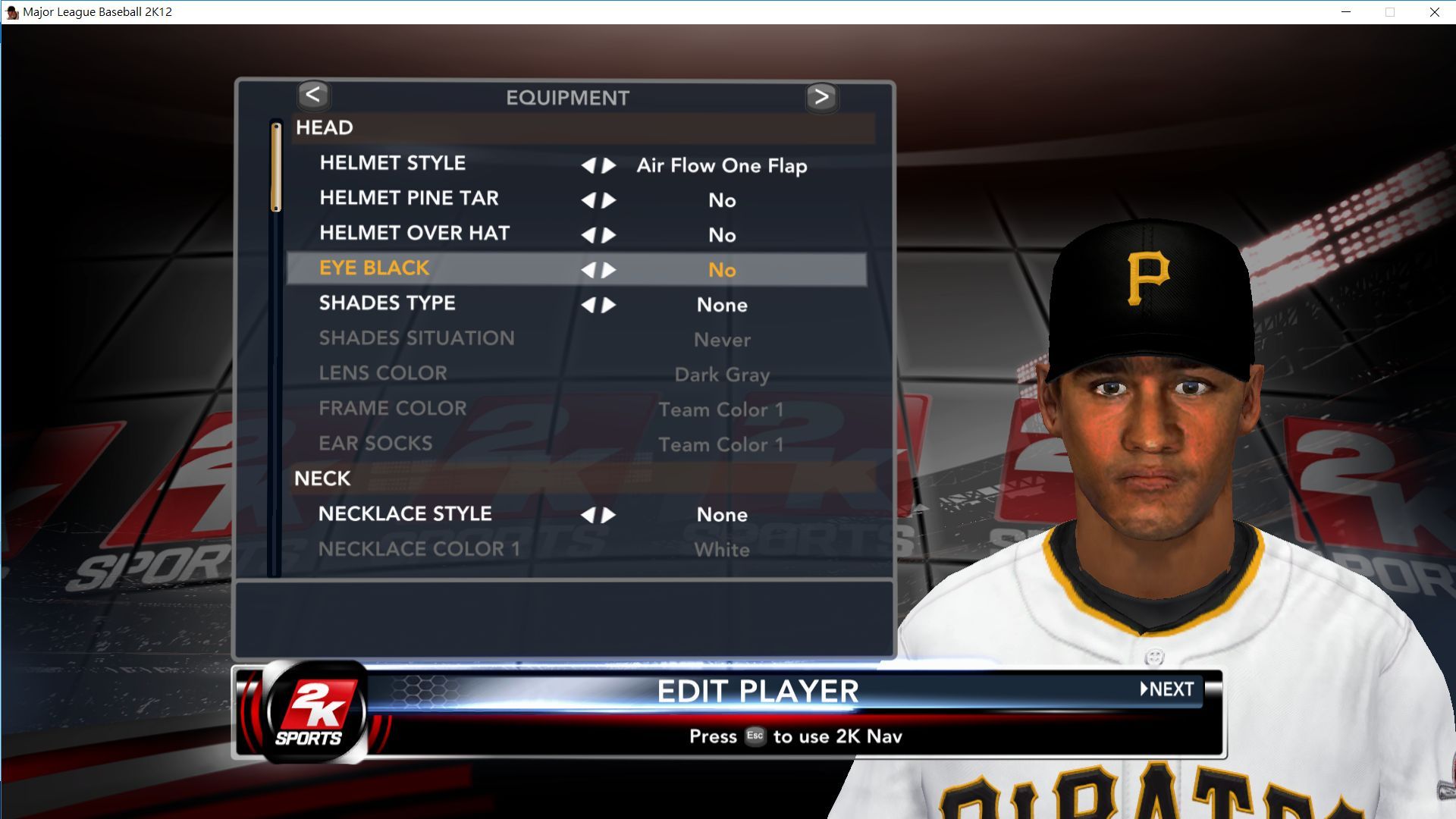Cycle Necklace Style to next option

[x=609, y=516]
